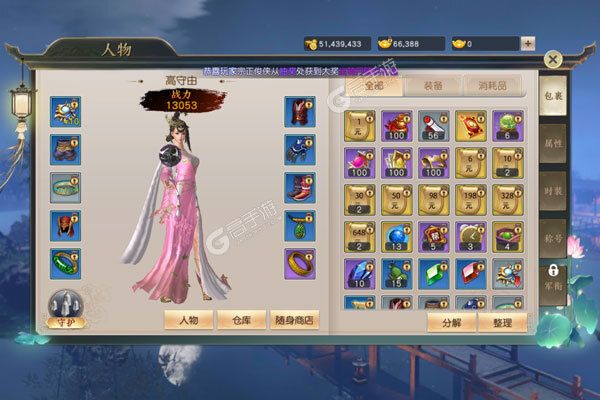Add currency with the plus button
The width and height of the screenshot is (600, 400).
[x=527, y=44]
